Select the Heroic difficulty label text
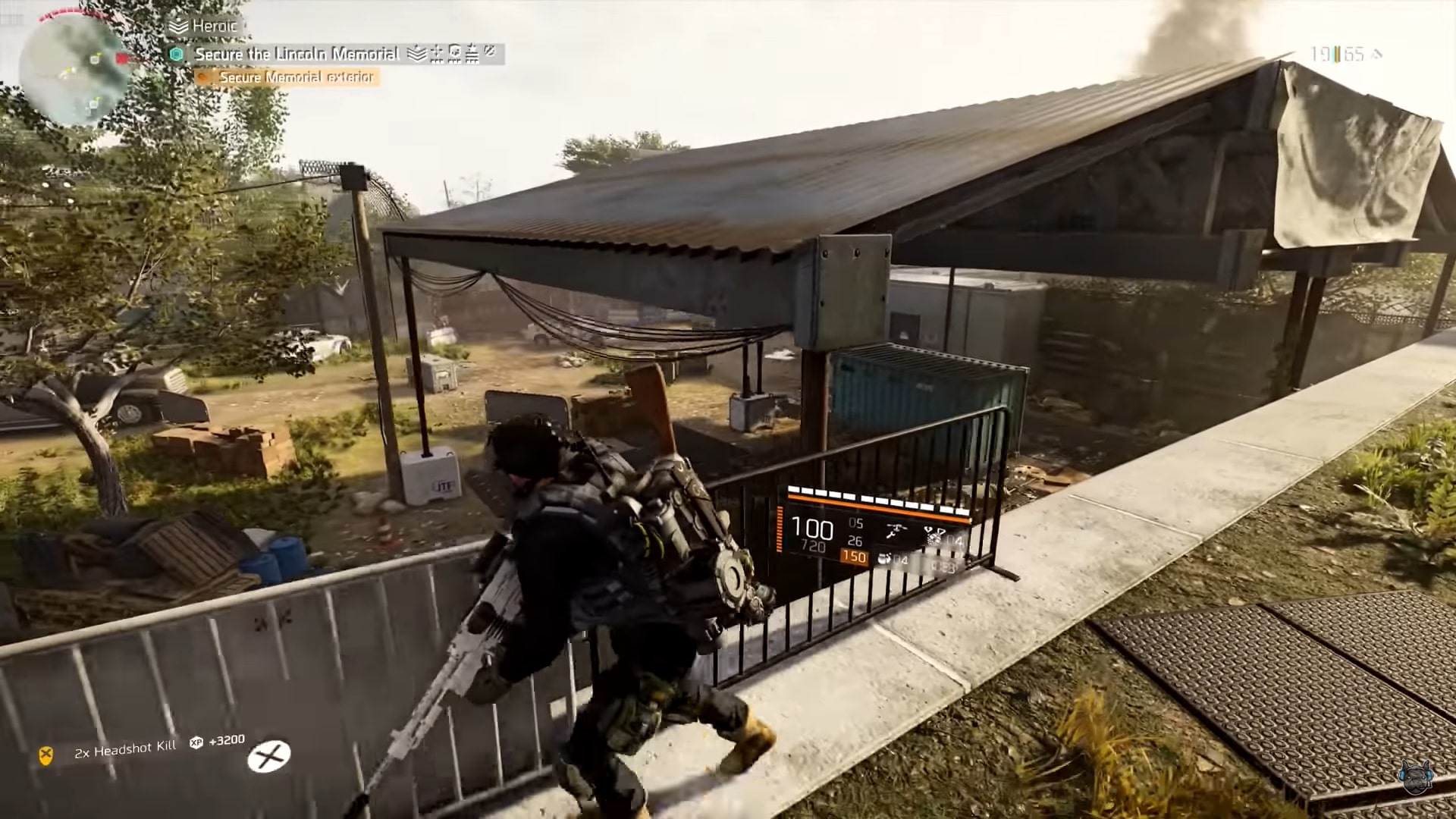 [x=215, y=26]
